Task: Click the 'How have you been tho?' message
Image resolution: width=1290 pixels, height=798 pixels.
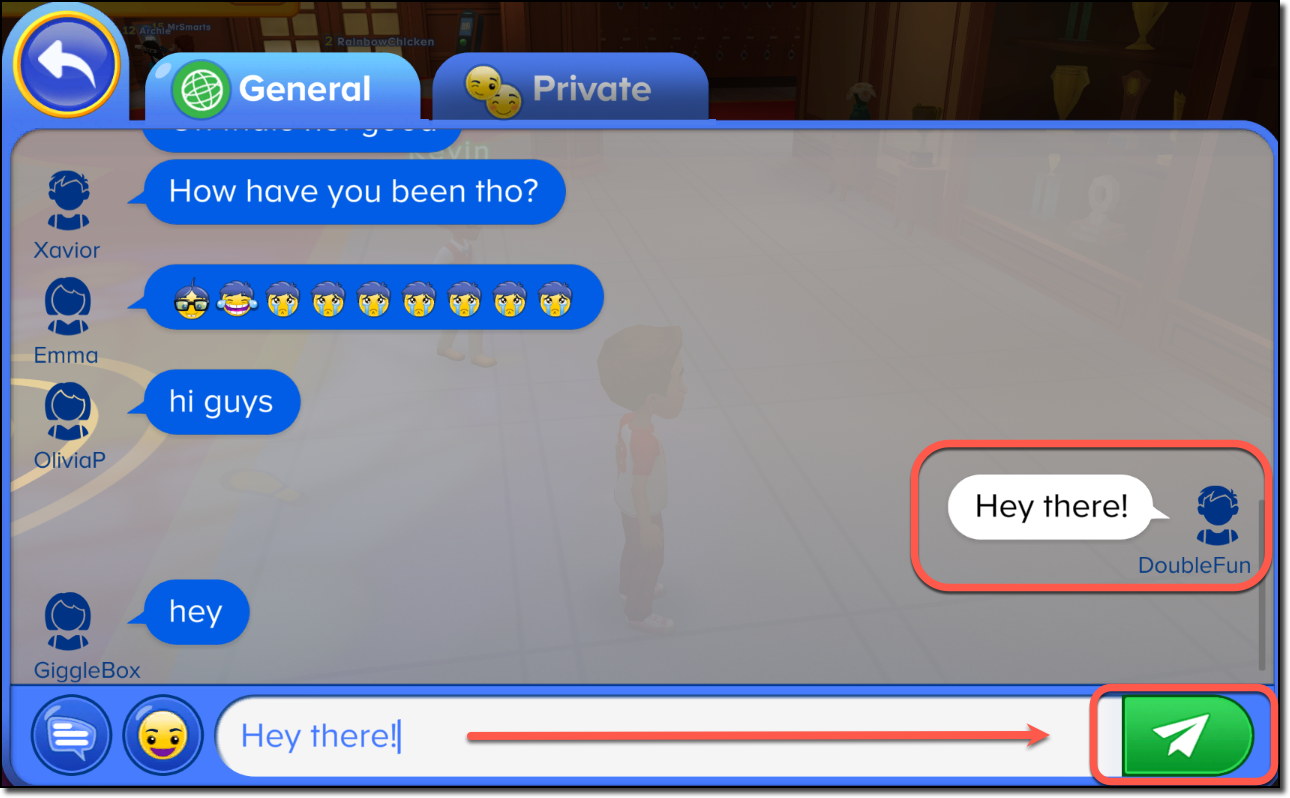Action: pyautogui.click(x=352, y=191)
